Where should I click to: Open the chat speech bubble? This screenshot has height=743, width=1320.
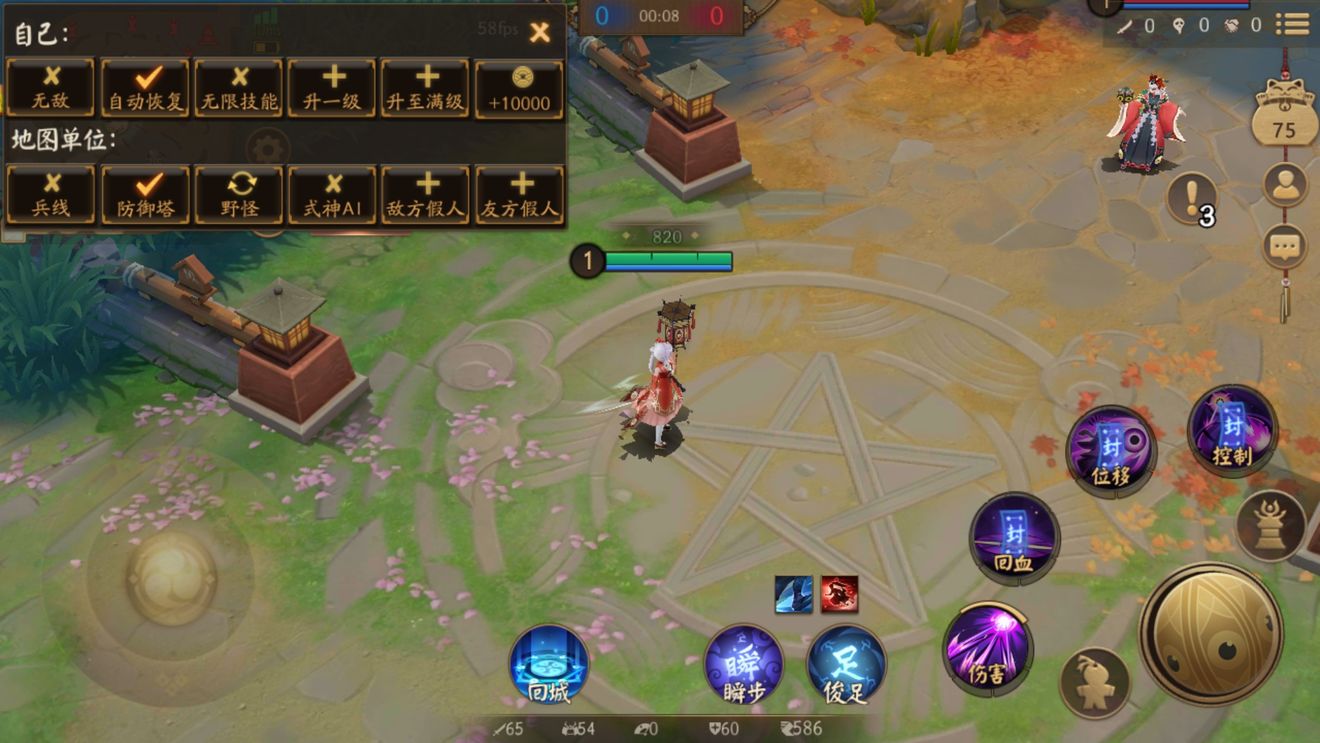click(1285, 245)
